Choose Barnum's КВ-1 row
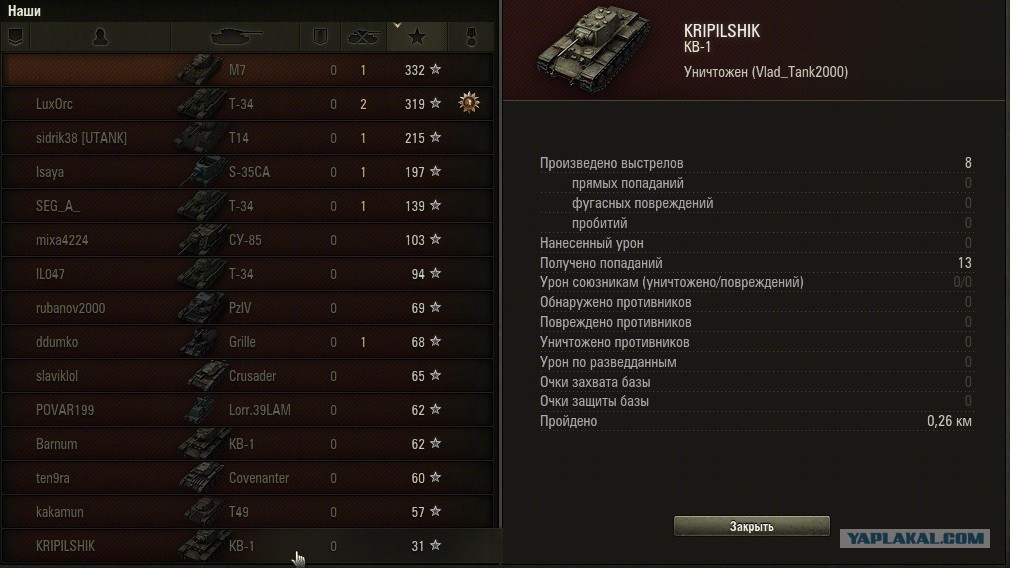Viewport: 1010px width, 568px height. 248,444
